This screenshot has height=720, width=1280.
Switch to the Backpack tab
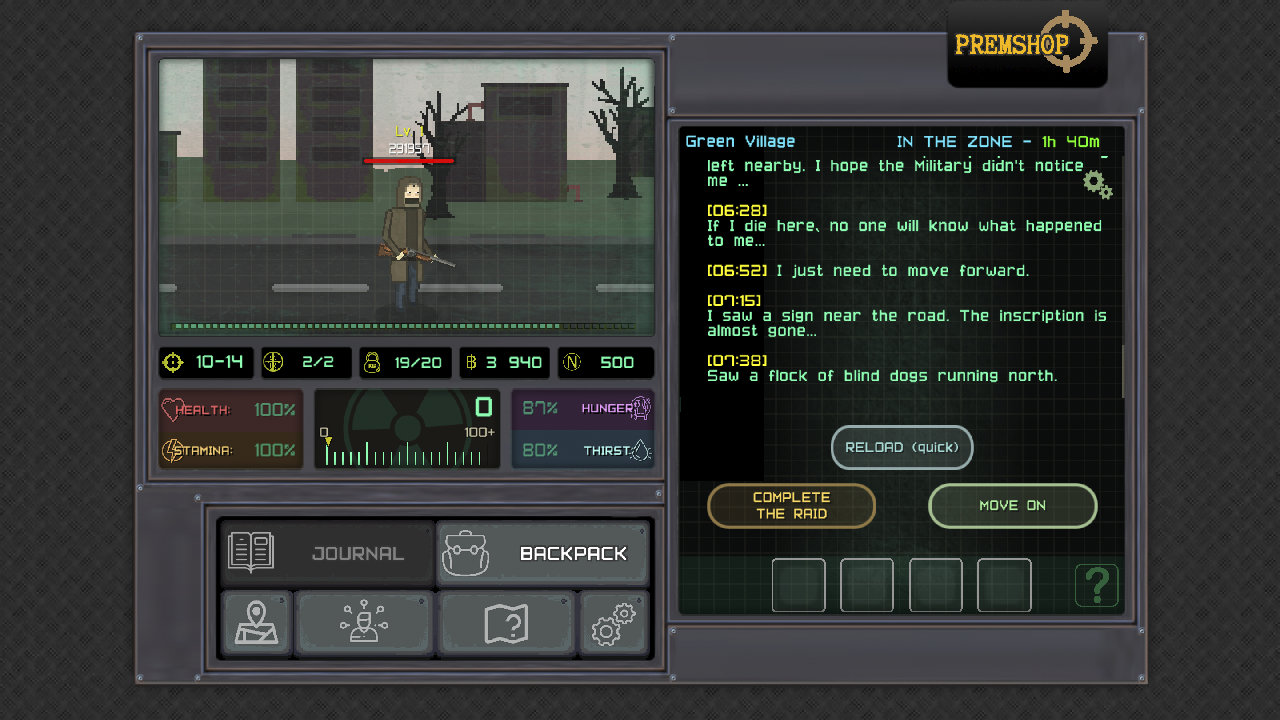543,551
